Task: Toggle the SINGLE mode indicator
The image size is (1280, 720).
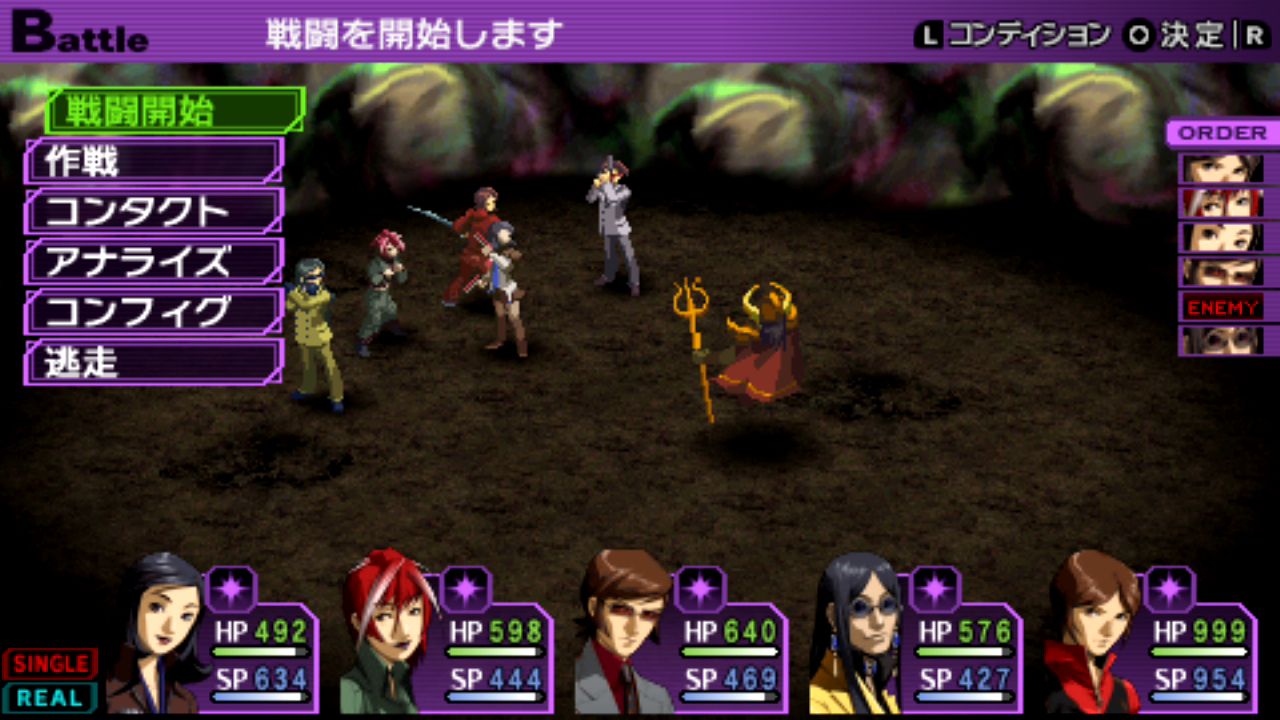Action: [50, 663]
